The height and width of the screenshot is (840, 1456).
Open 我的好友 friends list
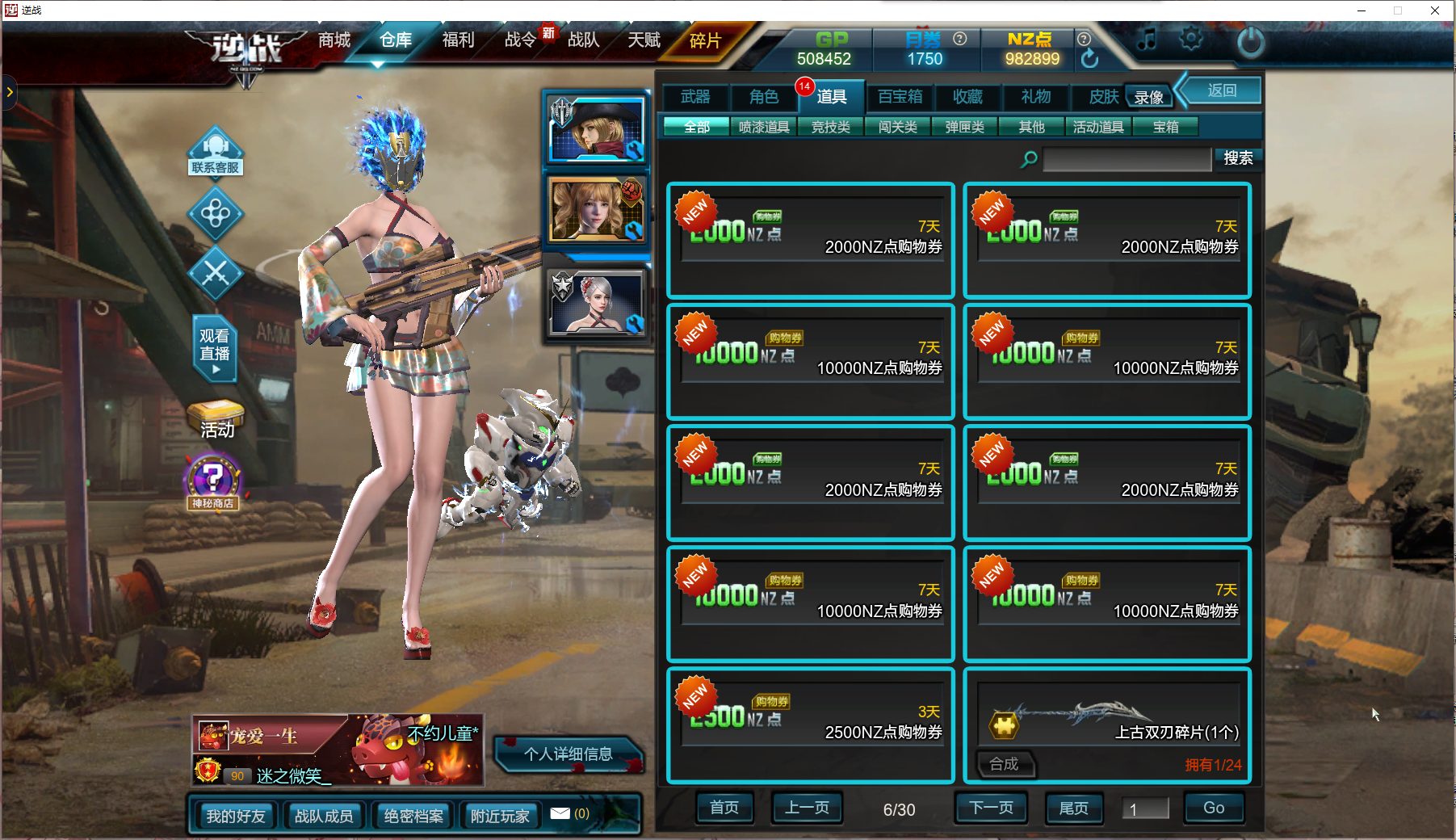point(235,816)
